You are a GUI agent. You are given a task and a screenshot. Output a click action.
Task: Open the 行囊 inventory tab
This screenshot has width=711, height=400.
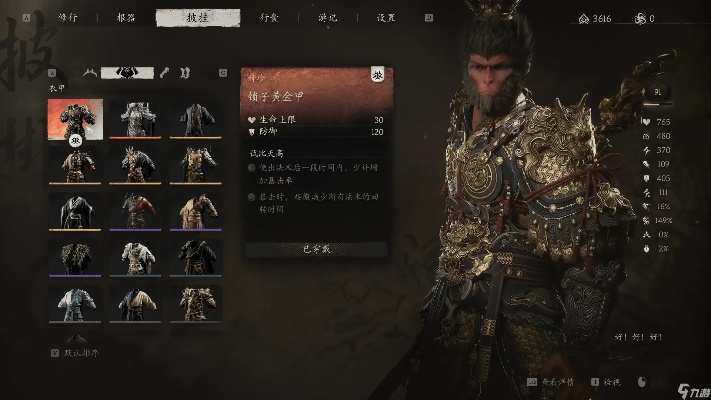tap(270, 17)
